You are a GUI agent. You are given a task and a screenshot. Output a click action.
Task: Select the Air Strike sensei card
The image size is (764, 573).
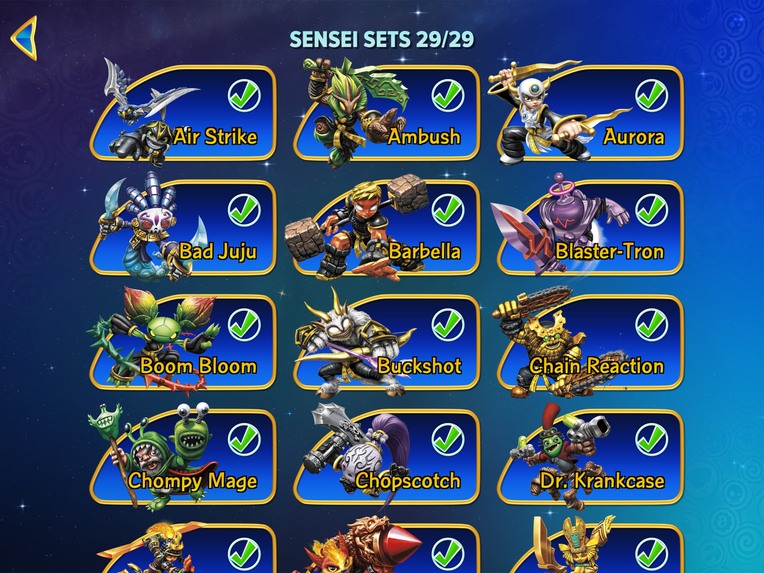[x=185, y=113]
